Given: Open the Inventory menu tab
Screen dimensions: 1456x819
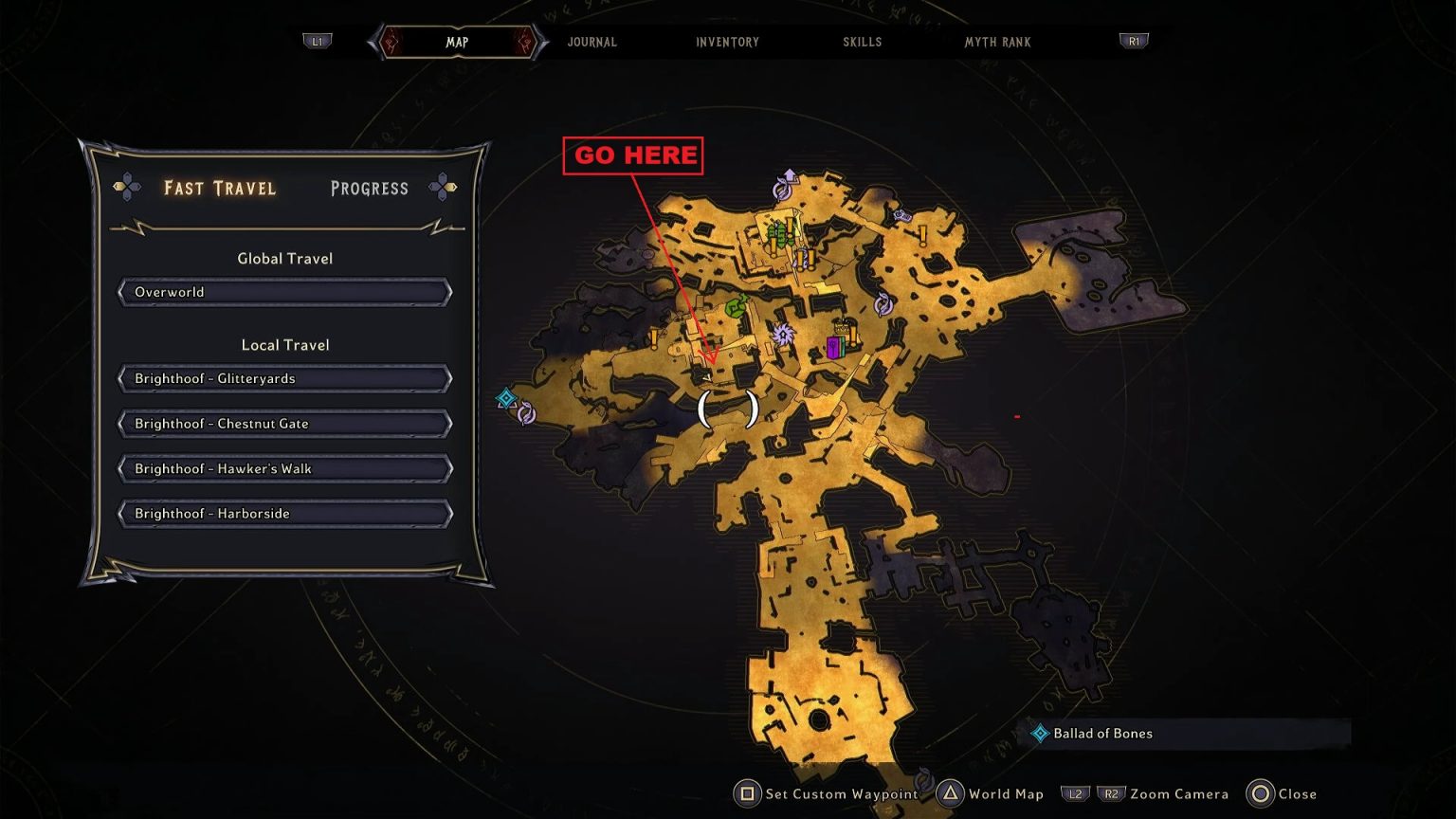Looking at the screenshot, I should (727, 42).
